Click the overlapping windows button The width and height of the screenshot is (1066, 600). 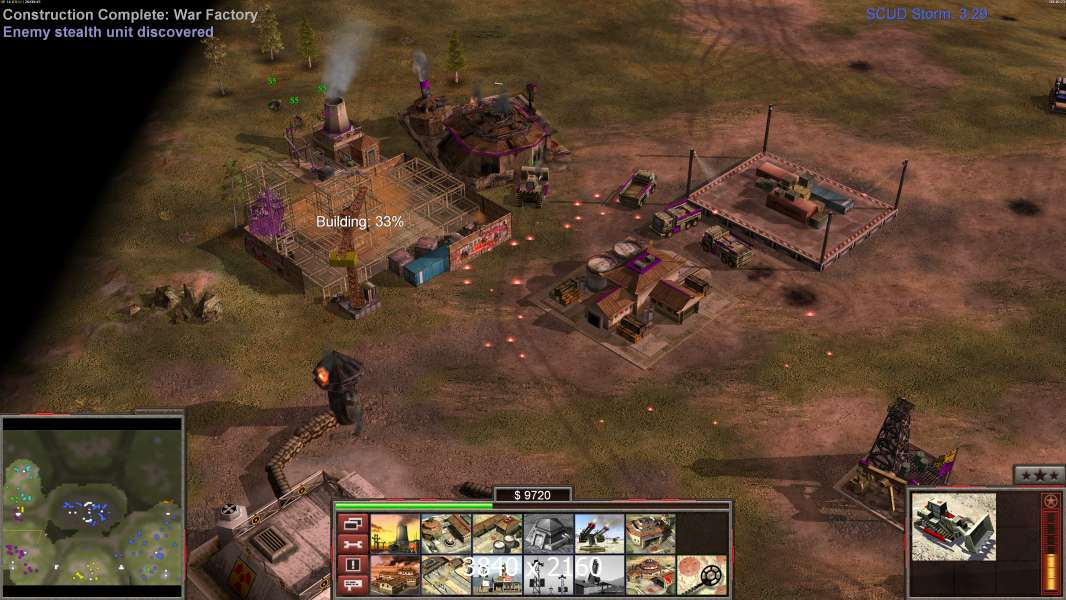pos(352,523)
